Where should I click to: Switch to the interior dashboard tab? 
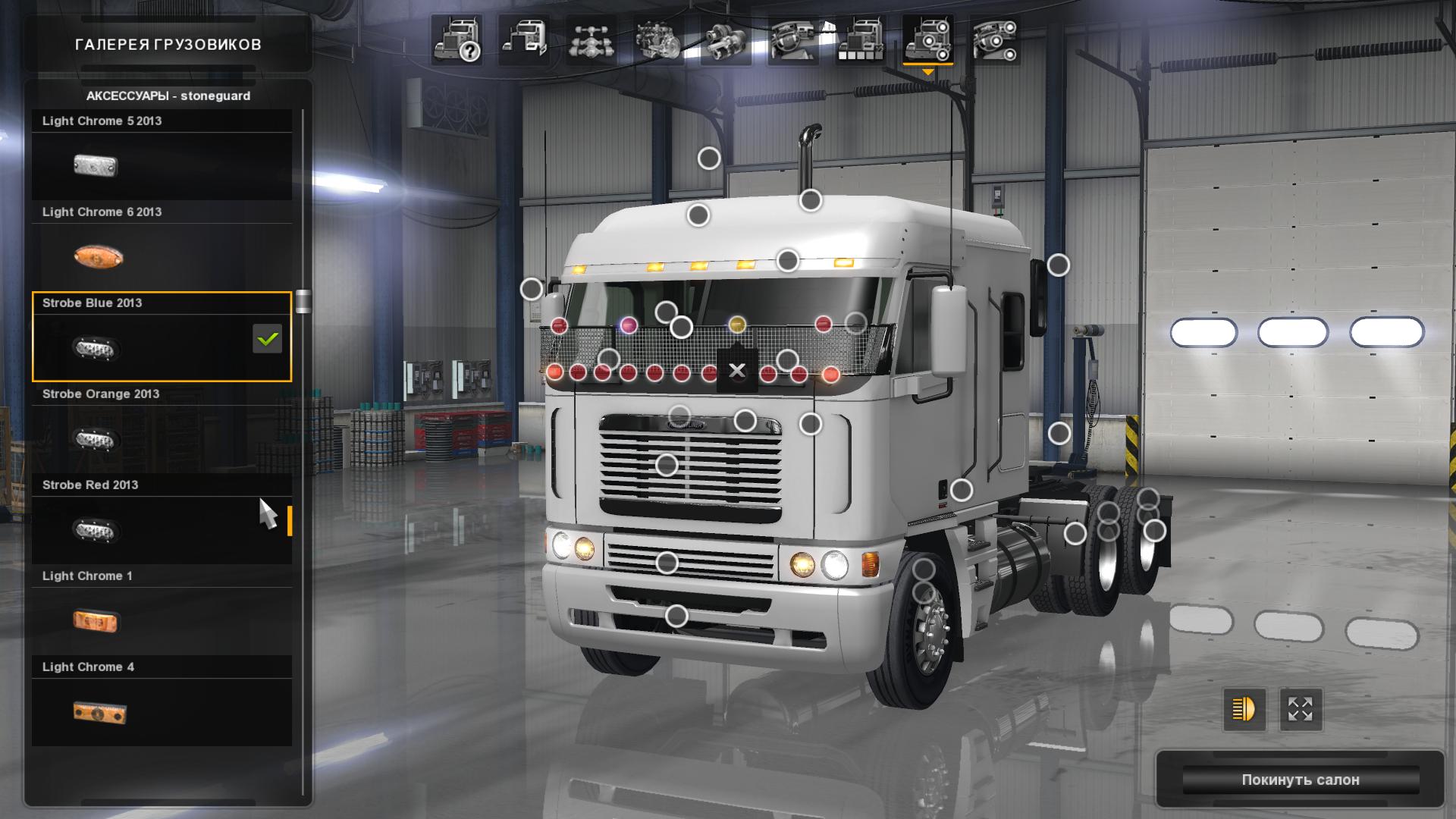click(x=792, y=39)
